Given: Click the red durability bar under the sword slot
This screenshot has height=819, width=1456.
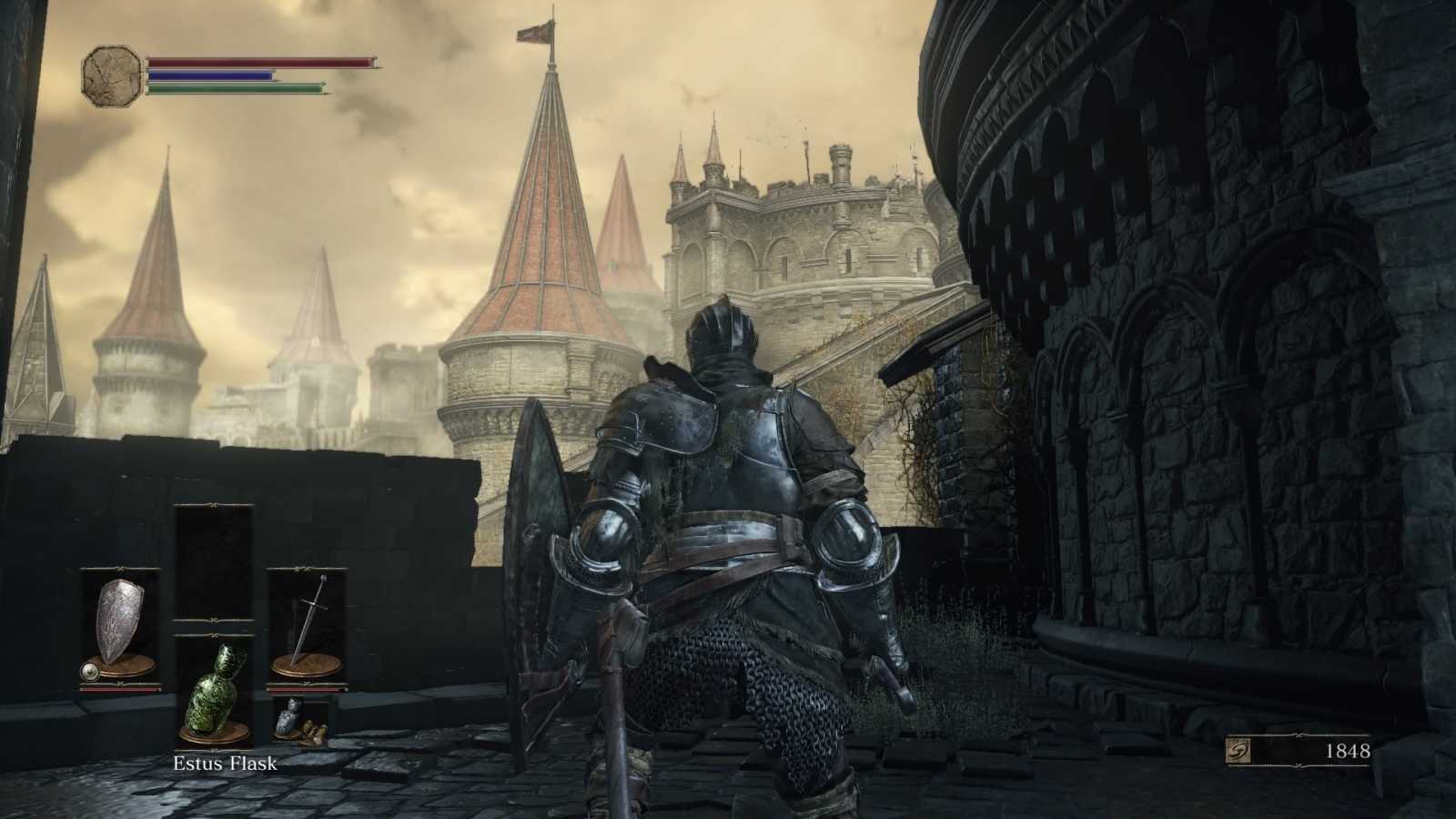Looking at the screenshot, I should click(x=305, y=689).
